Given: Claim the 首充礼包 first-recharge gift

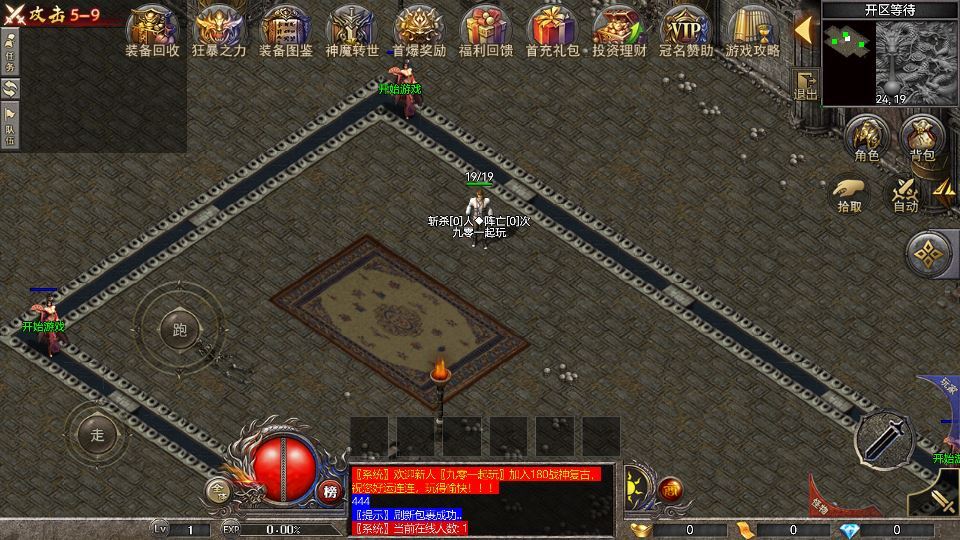Looking at the screenshot, I should tap(552, 30).
